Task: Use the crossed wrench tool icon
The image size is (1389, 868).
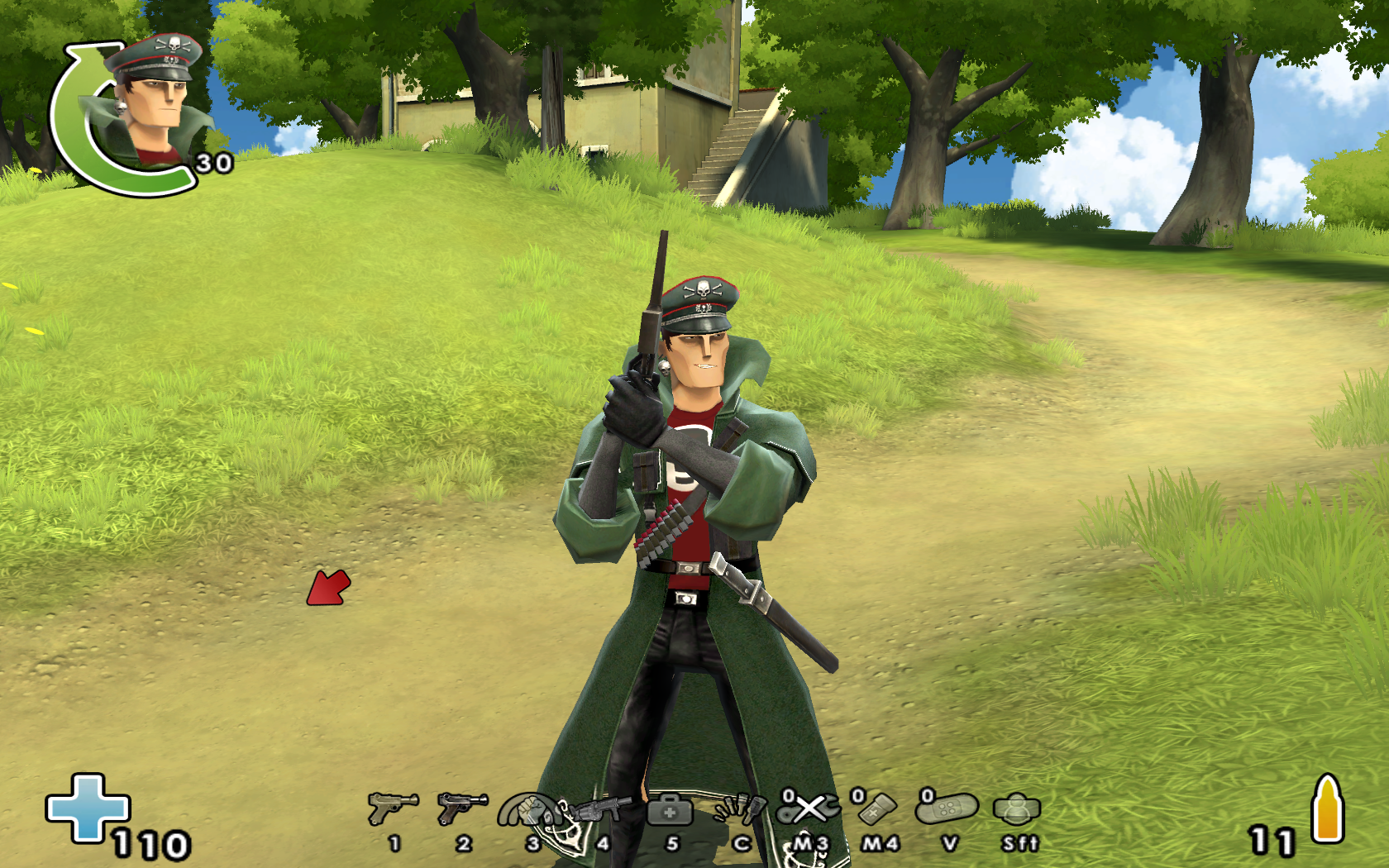Action: 809,808
